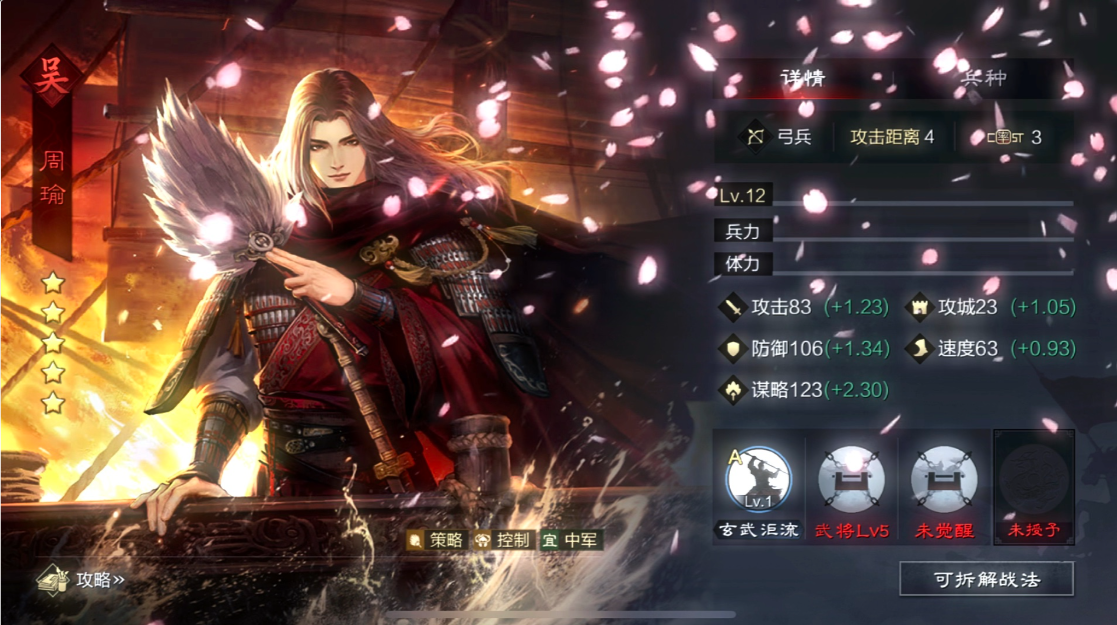Tap the 弓兵 troop type label
The height and width of the screenshot is (625, 1117).
(x=780, y=137)
